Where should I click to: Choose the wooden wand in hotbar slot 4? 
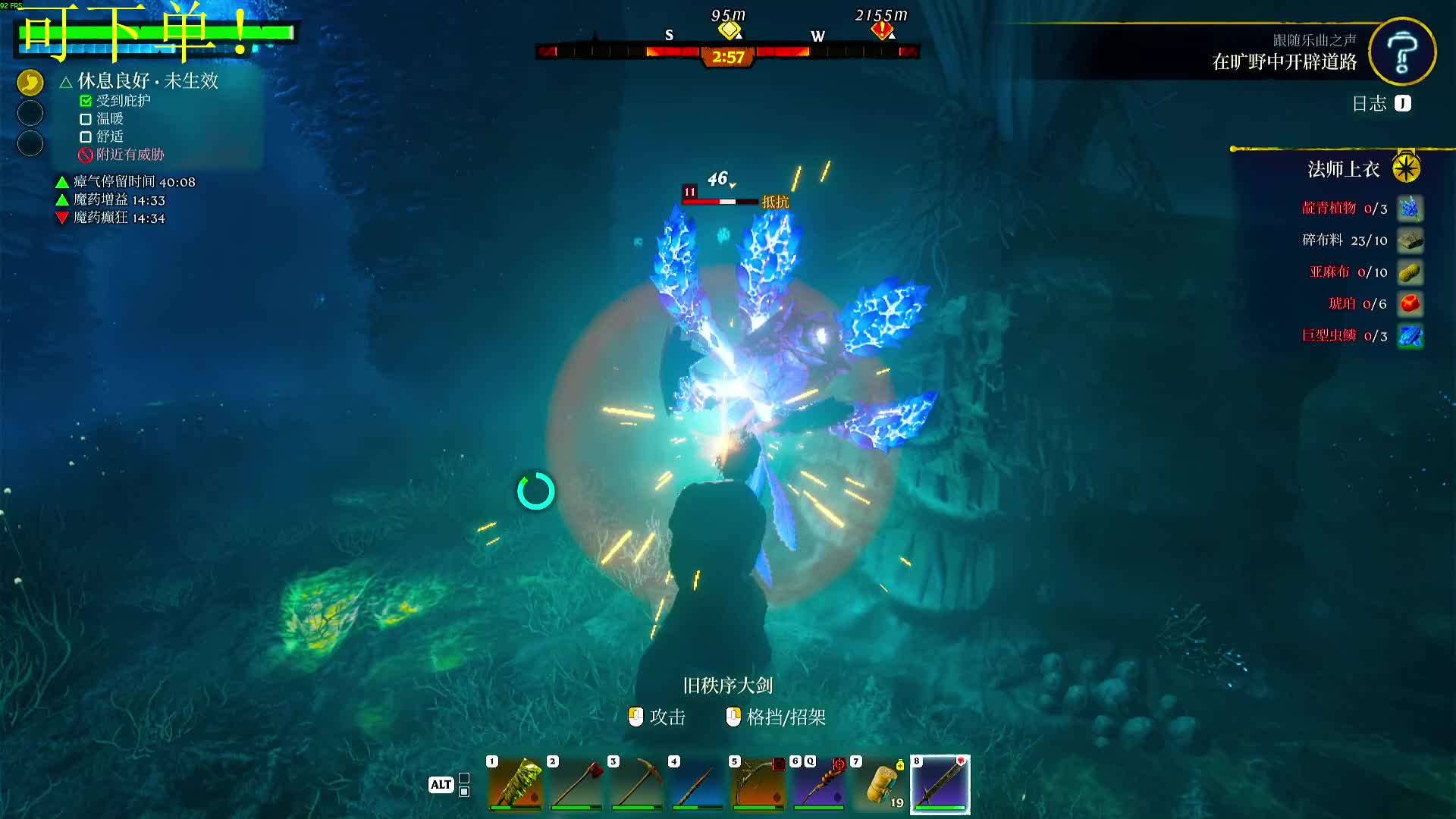(697, 784)
